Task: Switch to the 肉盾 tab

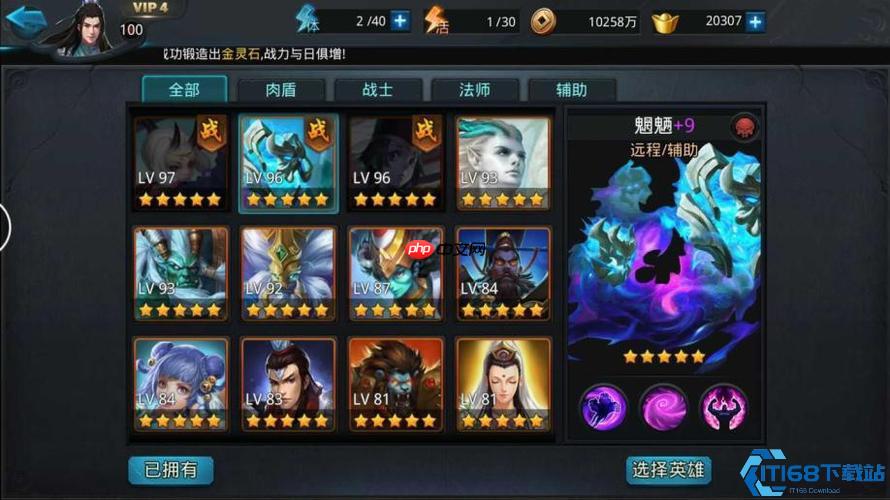Action: [280, 90]
